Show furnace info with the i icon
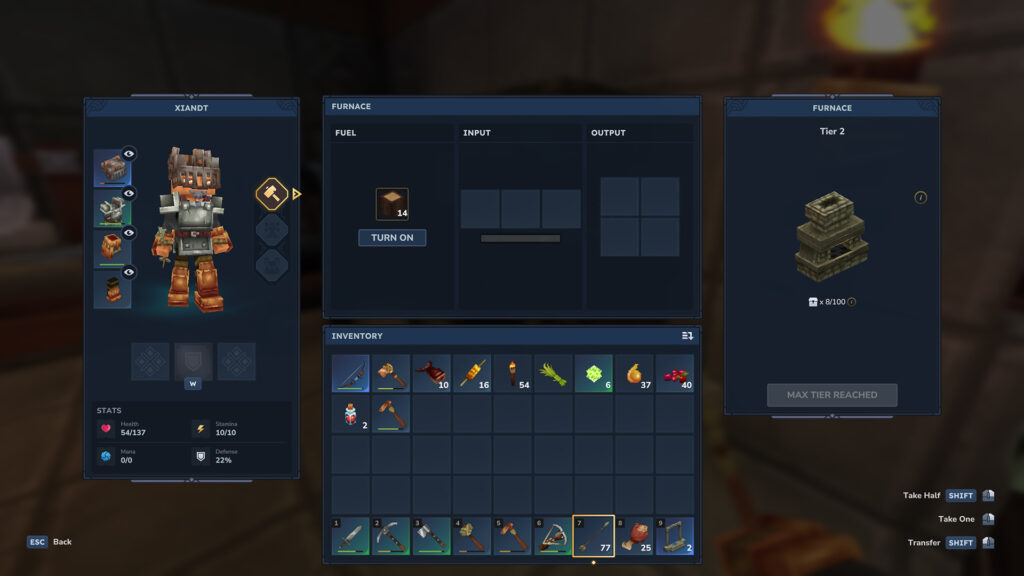1024x576 pixels. pyautogui.click(x=921, y=197)
